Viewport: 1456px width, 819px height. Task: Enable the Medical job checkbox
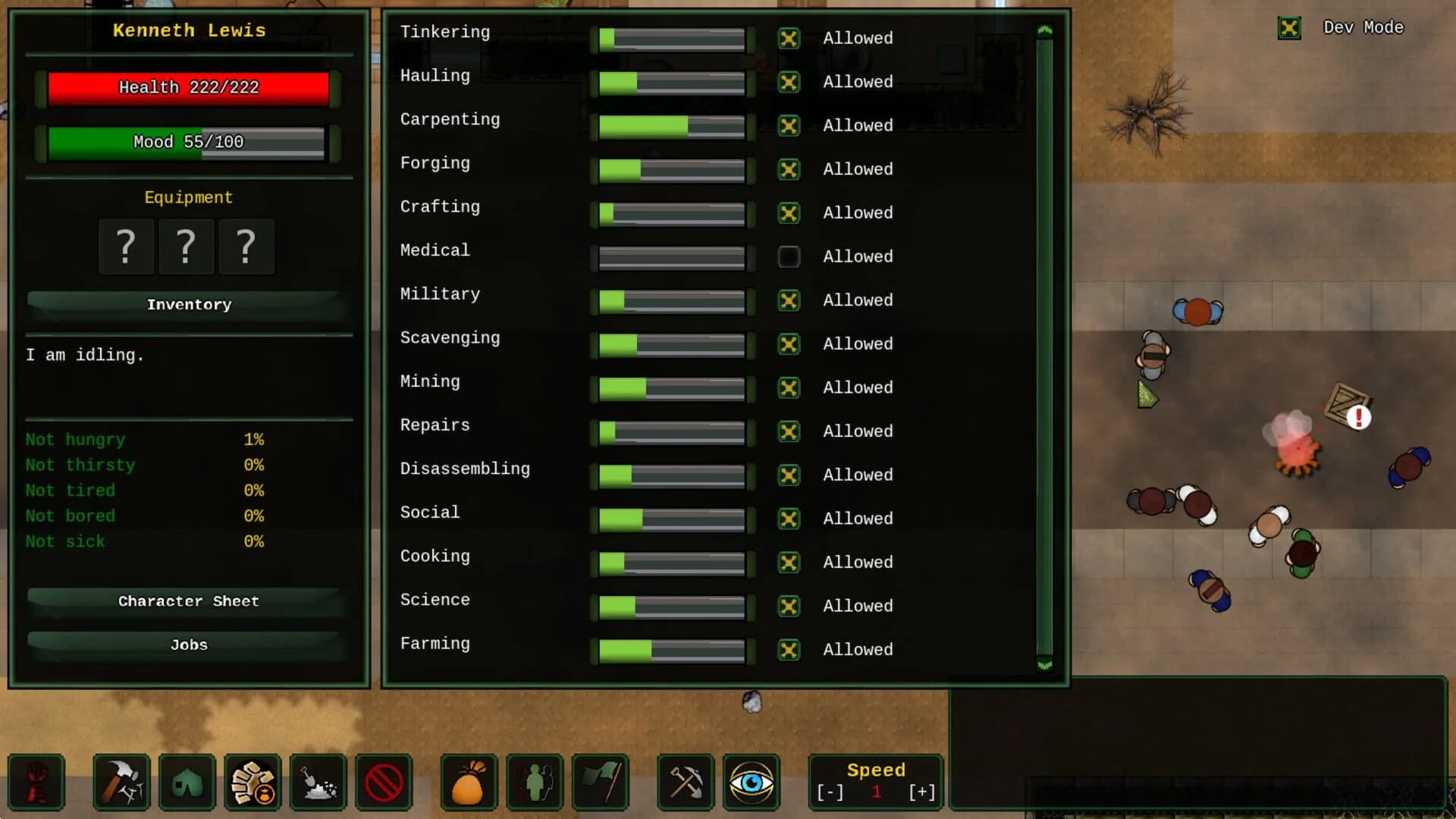789,256
